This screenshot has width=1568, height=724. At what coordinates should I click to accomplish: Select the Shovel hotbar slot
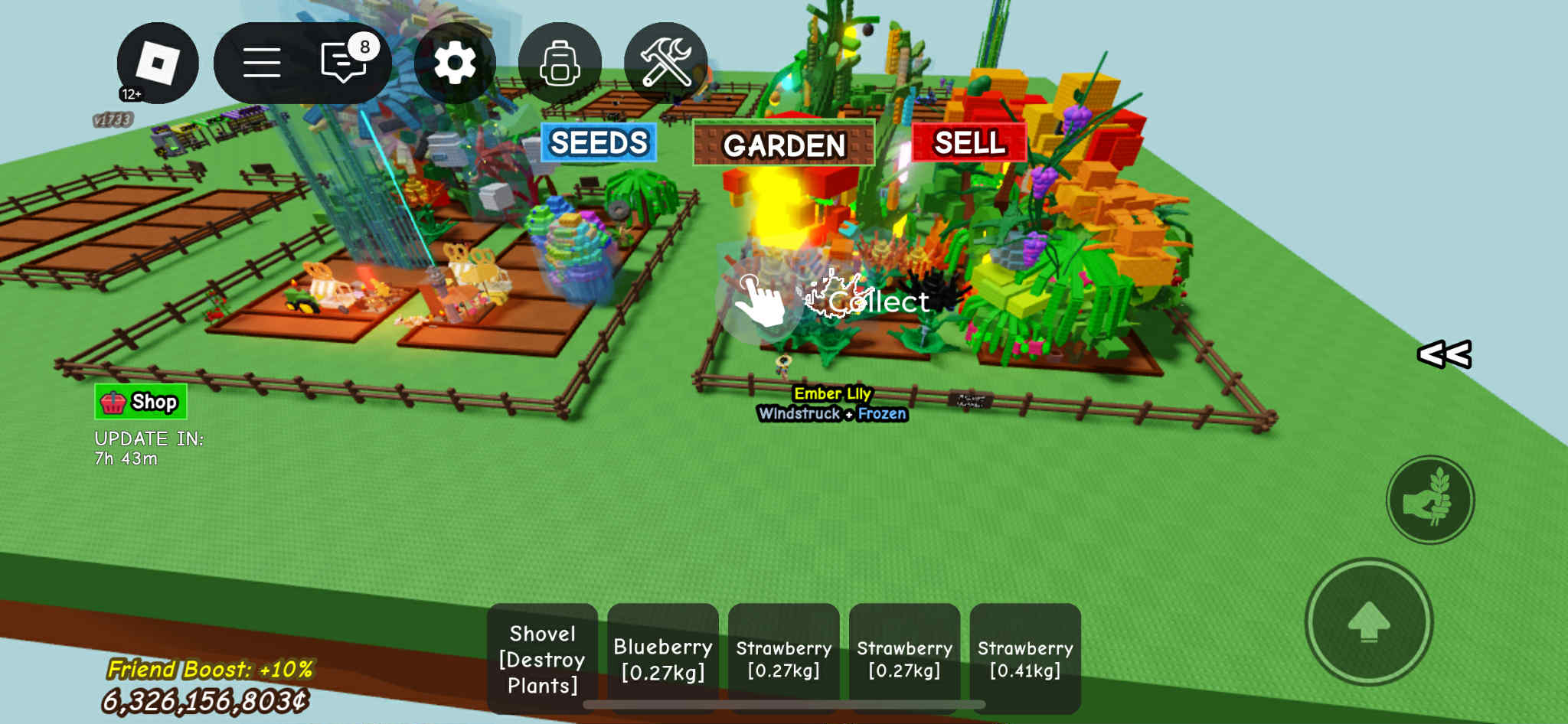542,659
